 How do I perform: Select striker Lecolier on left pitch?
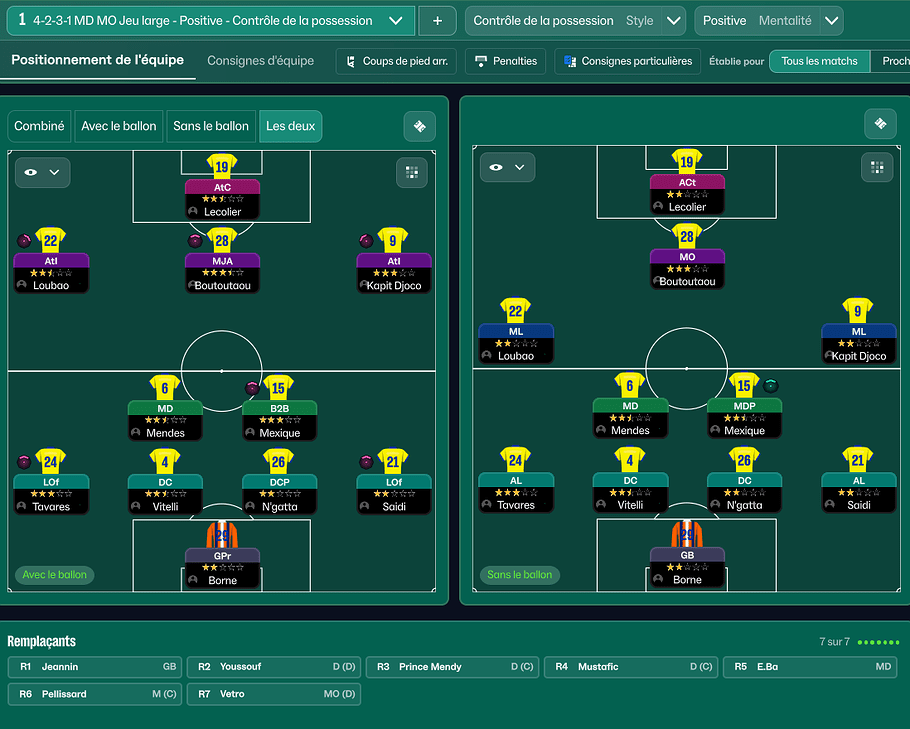click(222, 198)
